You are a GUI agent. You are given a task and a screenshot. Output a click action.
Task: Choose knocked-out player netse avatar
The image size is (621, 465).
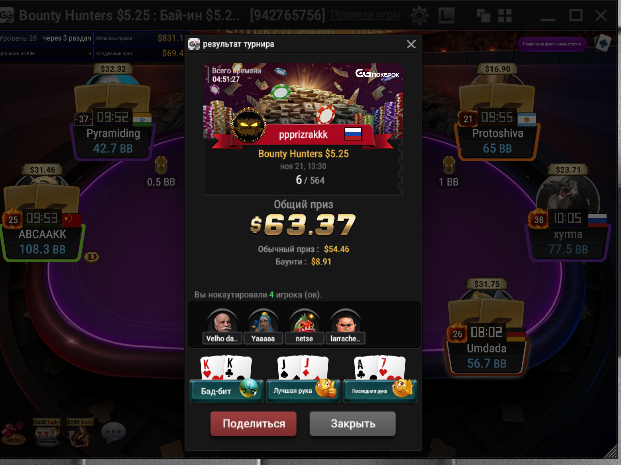point(303,322)
